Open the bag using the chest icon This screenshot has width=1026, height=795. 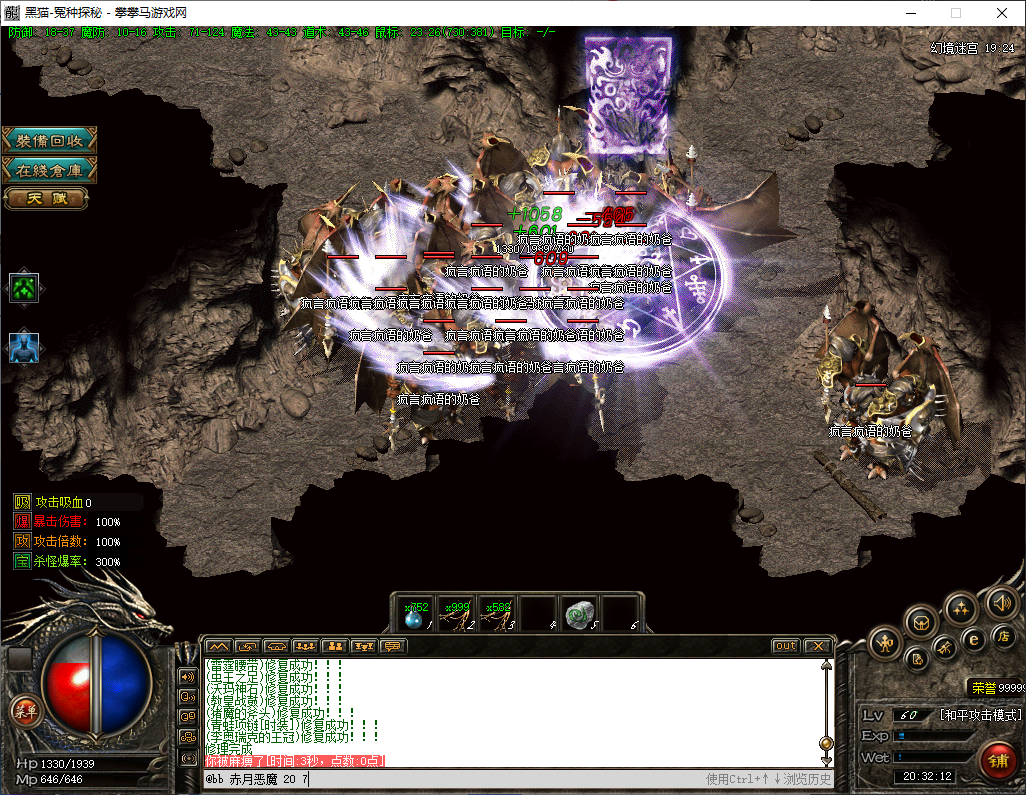click(921, 623)
